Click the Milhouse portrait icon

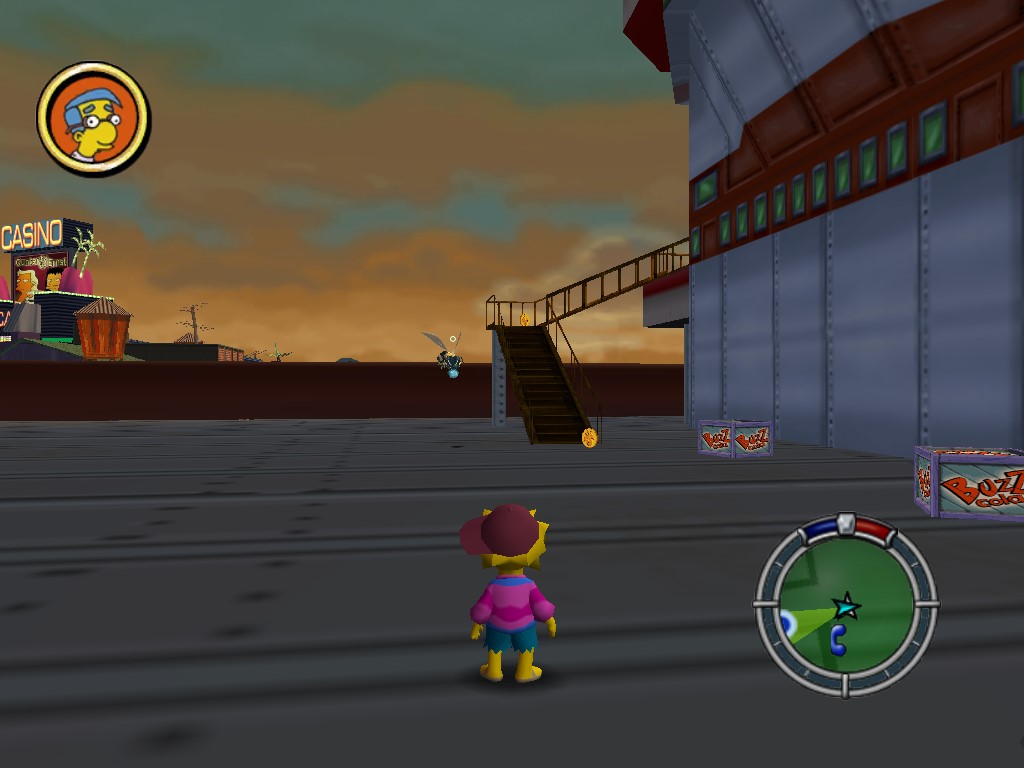(x=93, y=118)
